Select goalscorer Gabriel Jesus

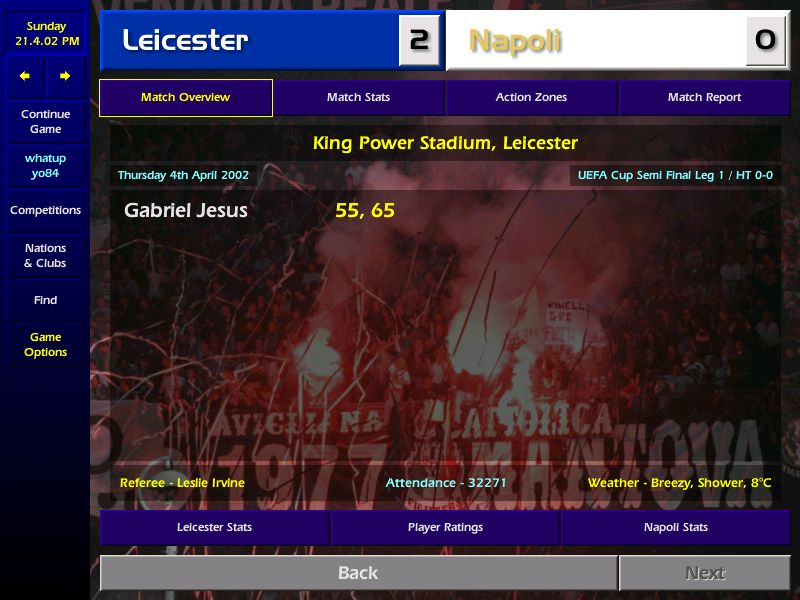[186, 211]
